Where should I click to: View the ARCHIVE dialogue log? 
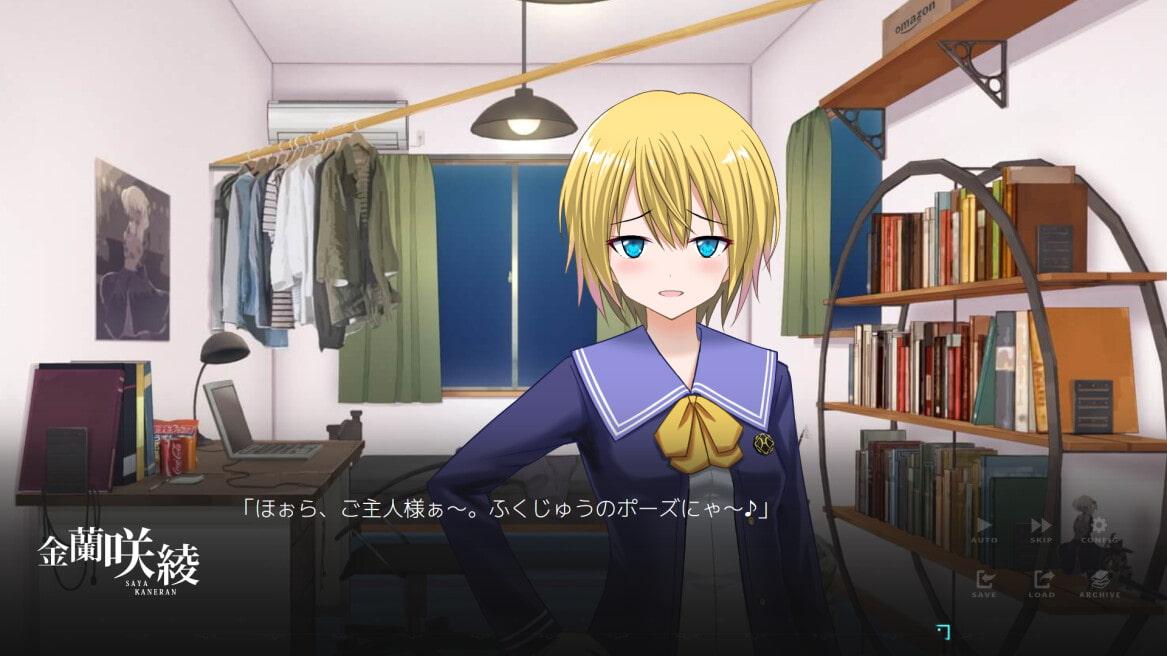tap(1099, 582)
